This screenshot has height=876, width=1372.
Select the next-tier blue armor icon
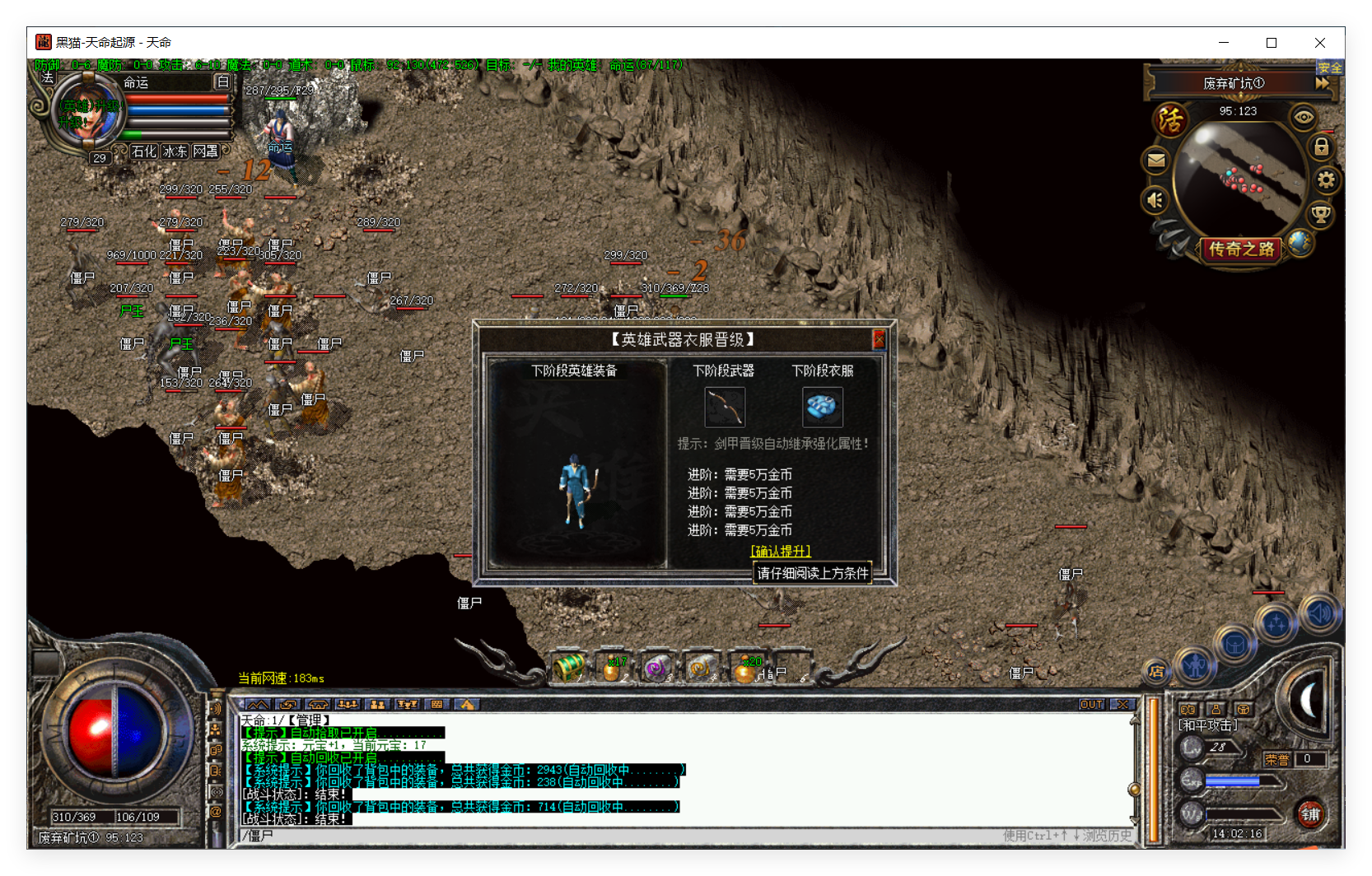pos(822,407)
